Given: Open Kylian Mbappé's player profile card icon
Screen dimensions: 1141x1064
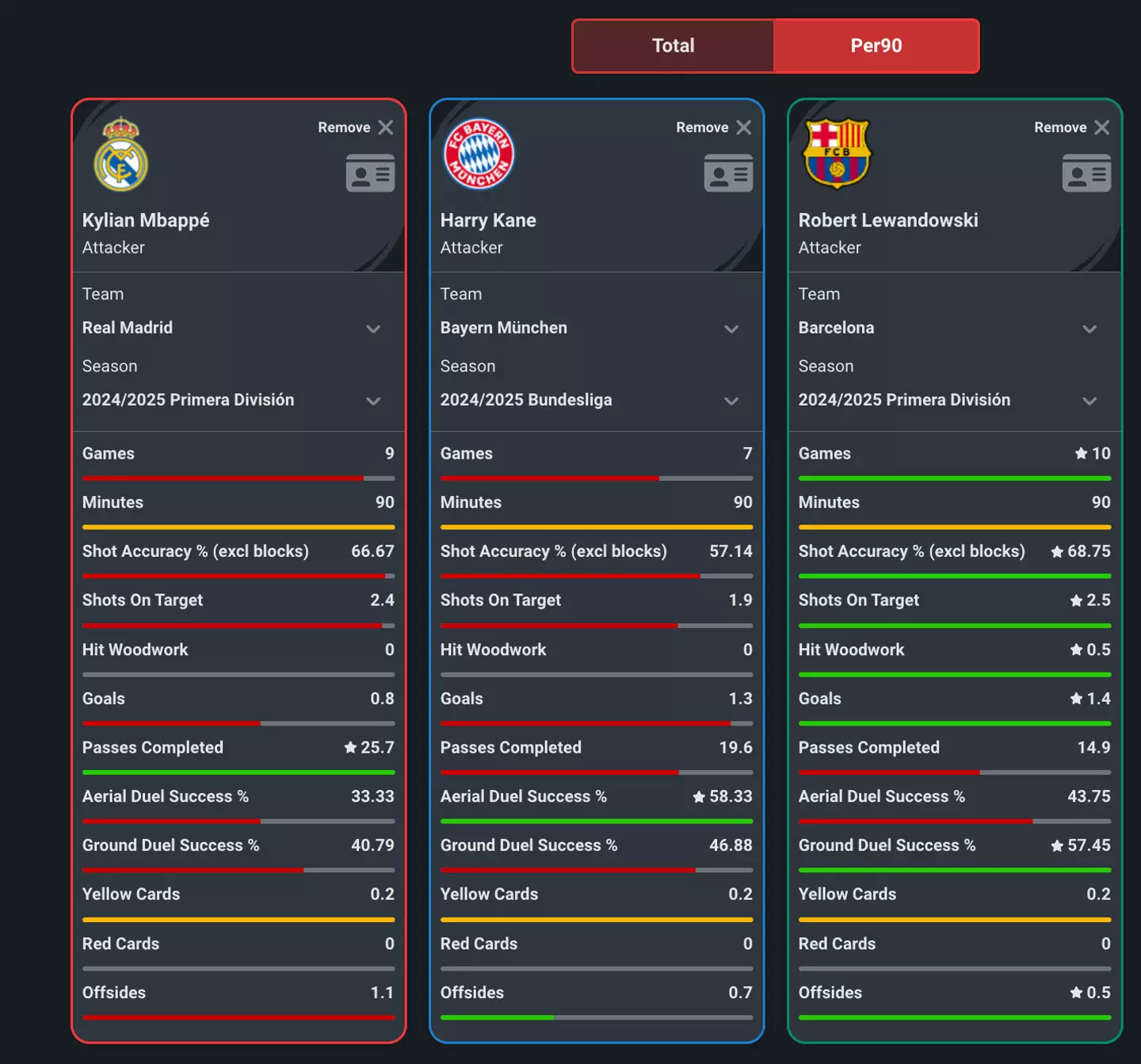Looking at the screenshot, I should tap(370, 174).
